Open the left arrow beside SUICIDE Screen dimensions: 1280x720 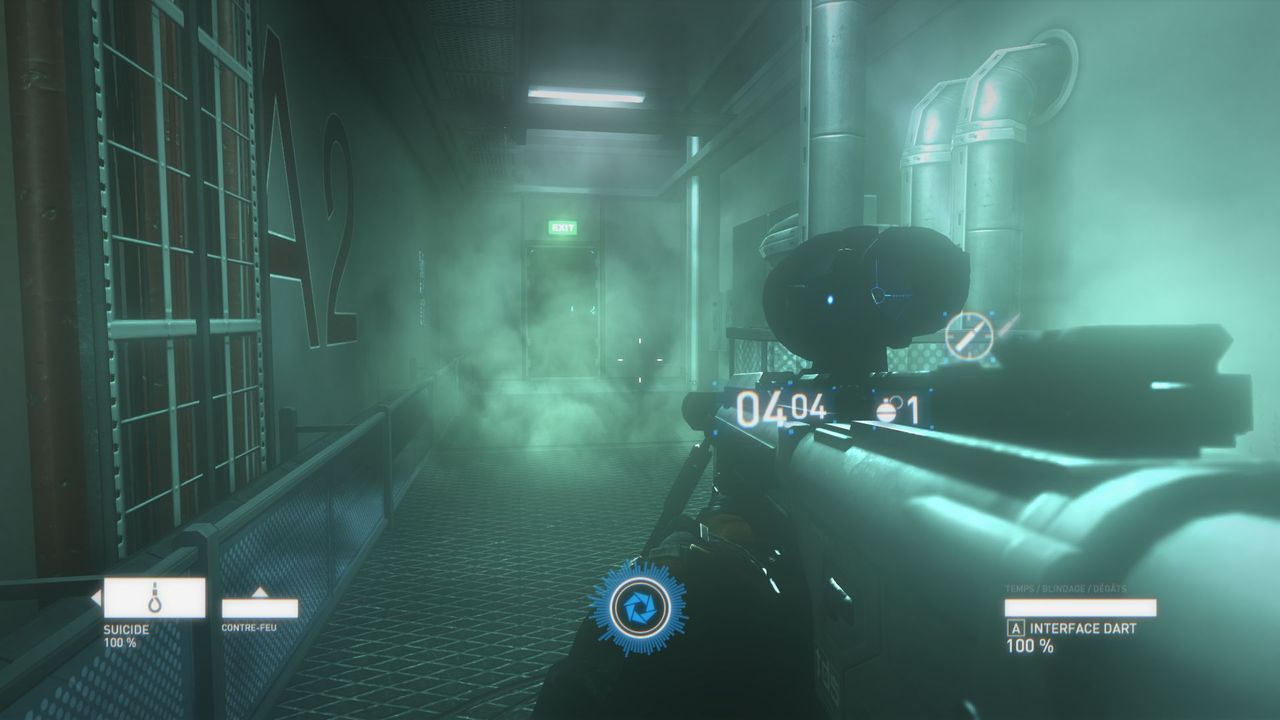click(93, 598)
